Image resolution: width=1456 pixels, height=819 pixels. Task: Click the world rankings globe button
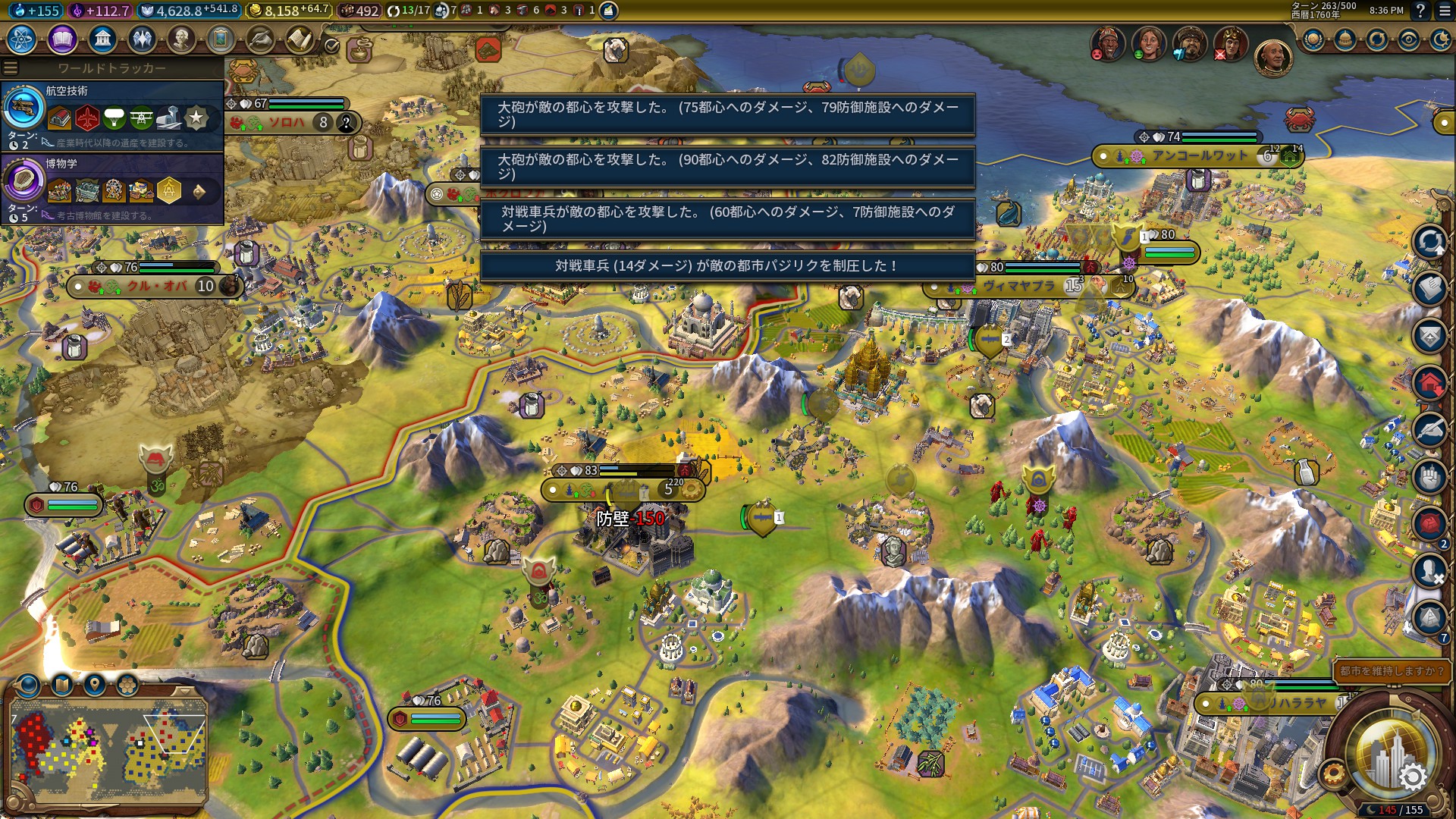tap(1313, 39)
